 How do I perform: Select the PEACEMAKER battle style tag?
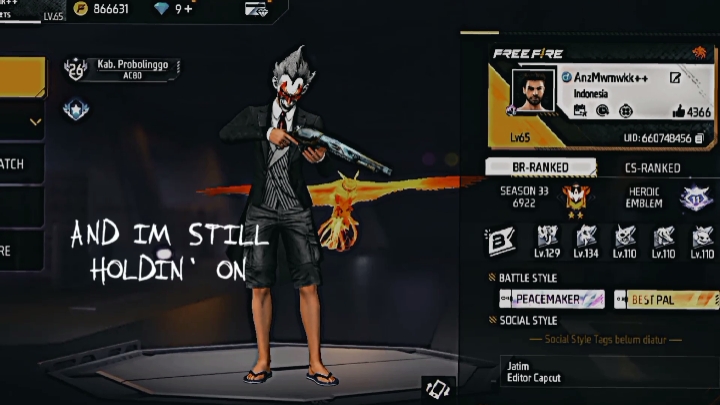click(x=552, y=299)
